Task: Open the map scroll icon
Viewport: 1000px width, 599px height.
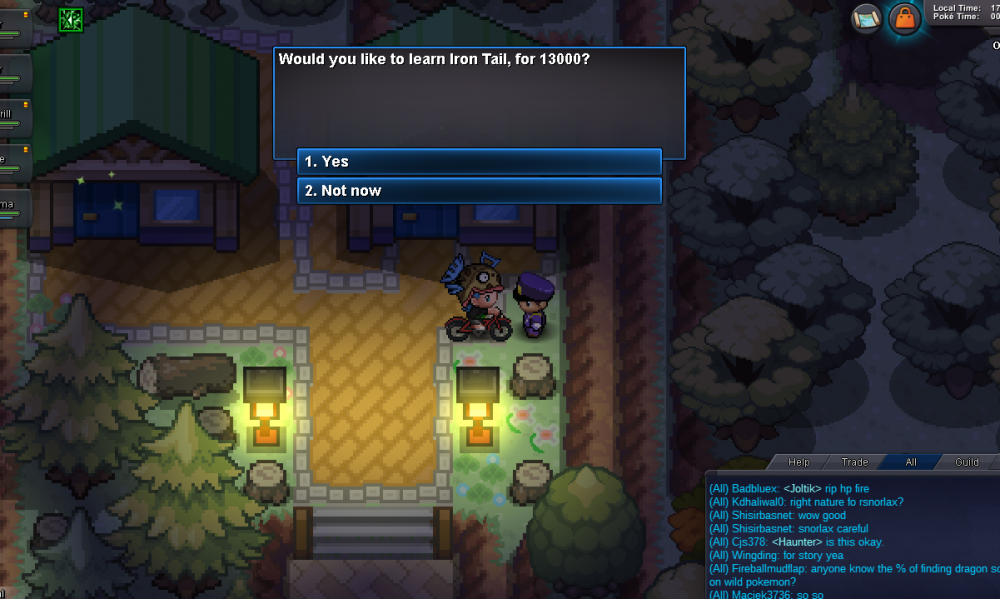Action: click(x=866, y=18)
